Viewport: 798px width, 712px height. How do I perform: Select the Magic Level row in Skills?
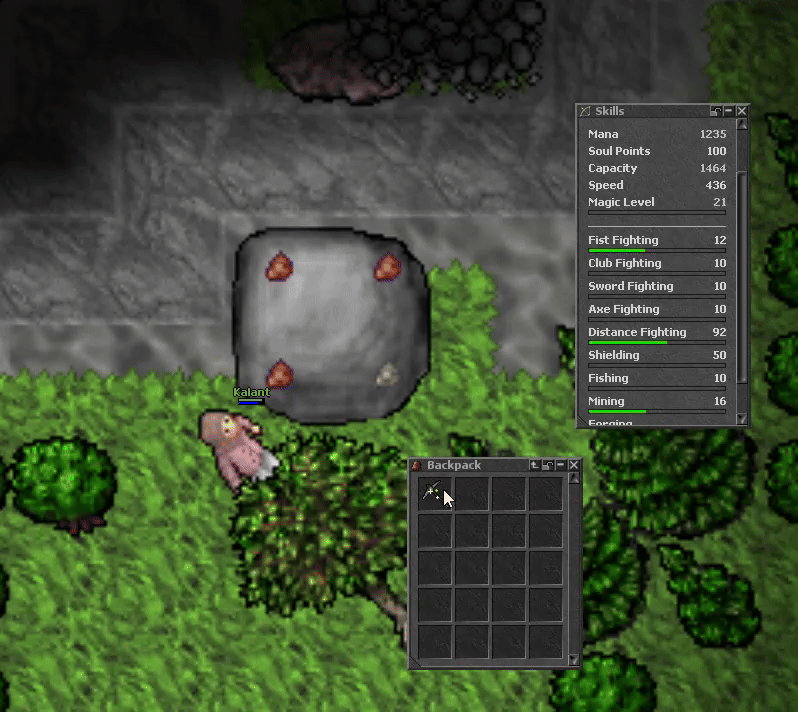click(x=656, y=203)
